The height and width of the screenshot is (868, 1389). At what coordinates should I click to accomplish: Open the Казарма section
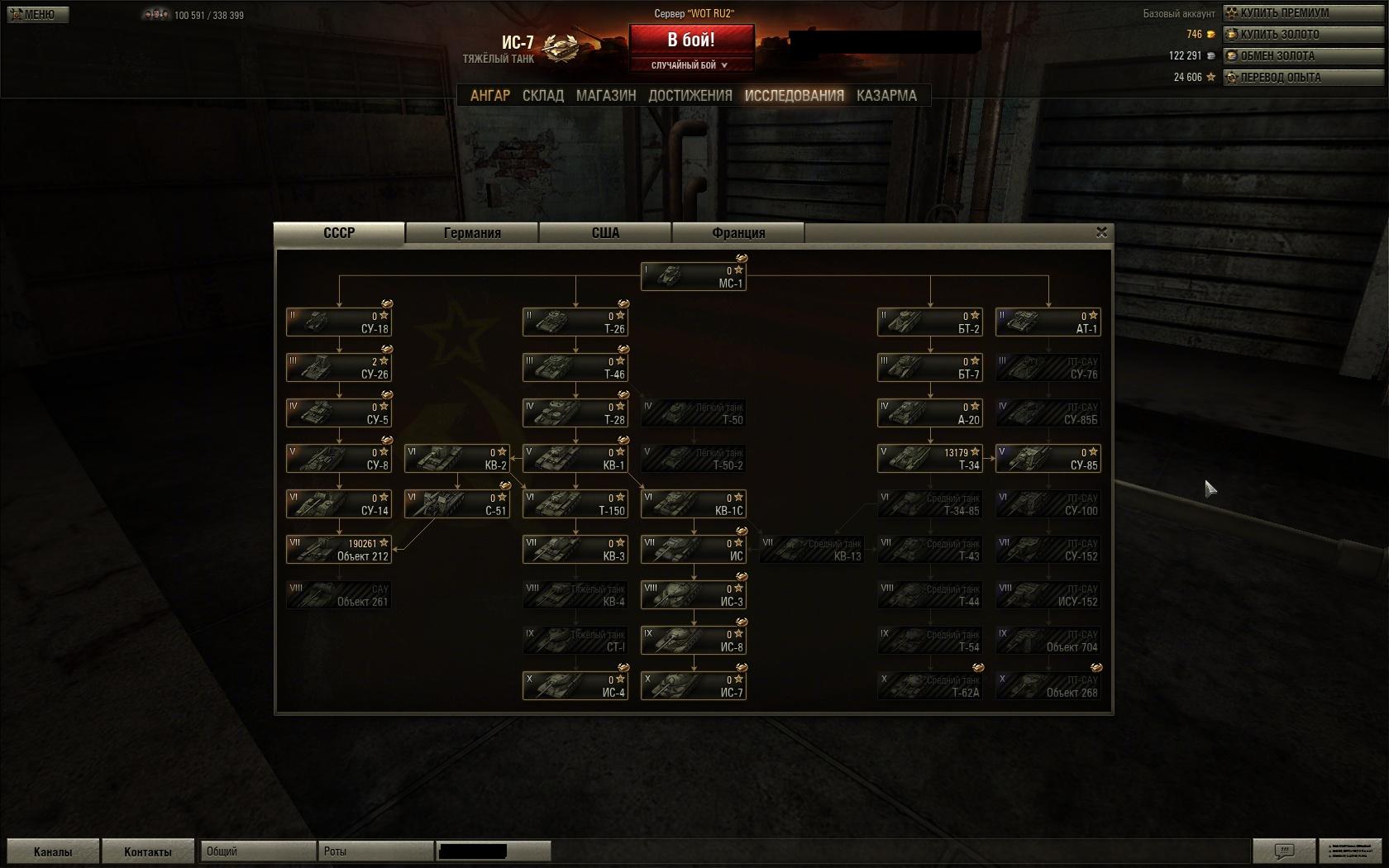click(886, 96)
